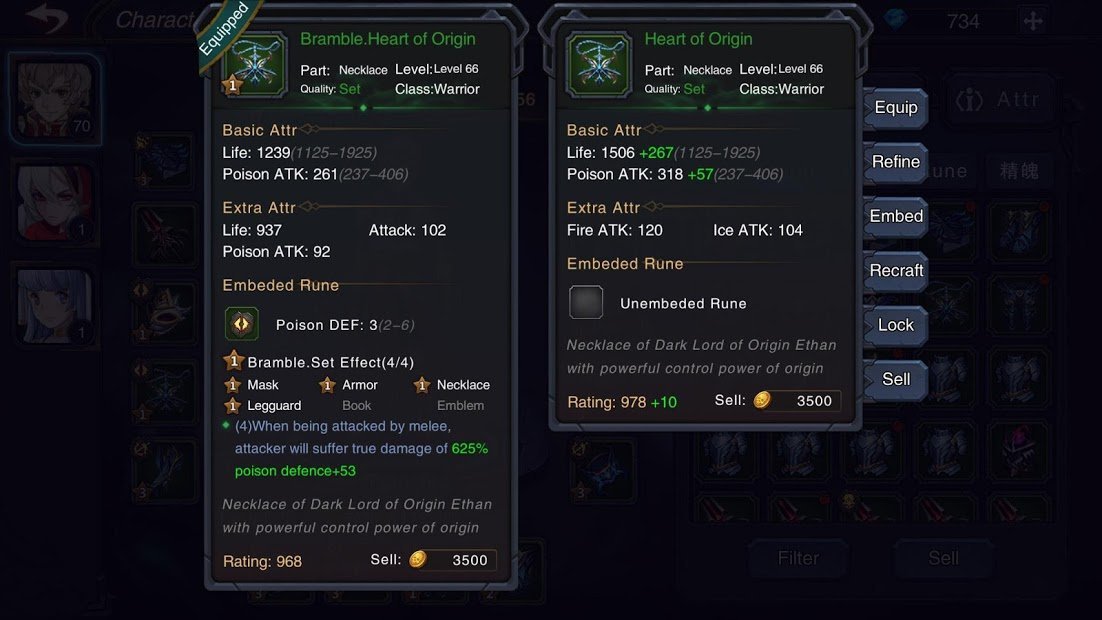This screenshot has width=1102, height=620.
Task: Pick the silver-haired character portrait
Action: (x=55, y=305)
